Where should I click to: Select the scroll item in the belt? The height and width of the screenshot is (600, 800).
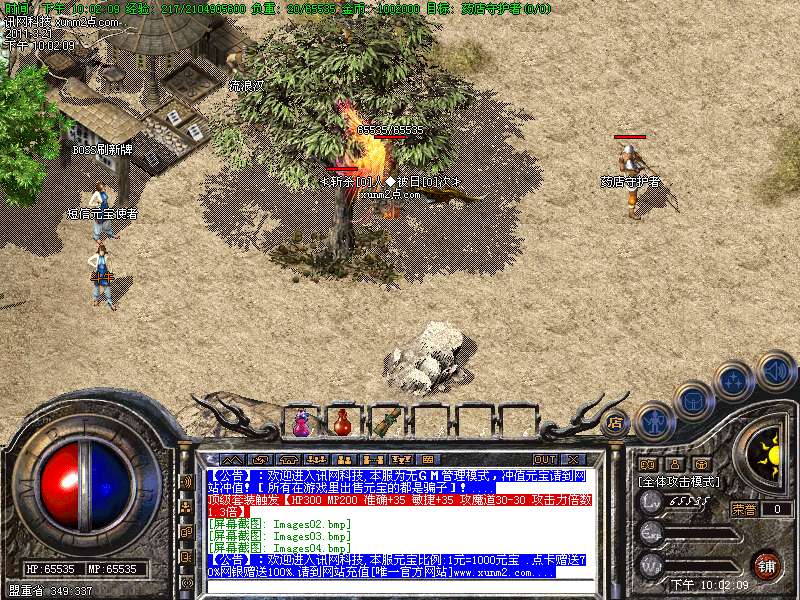(x=386, y=421)
